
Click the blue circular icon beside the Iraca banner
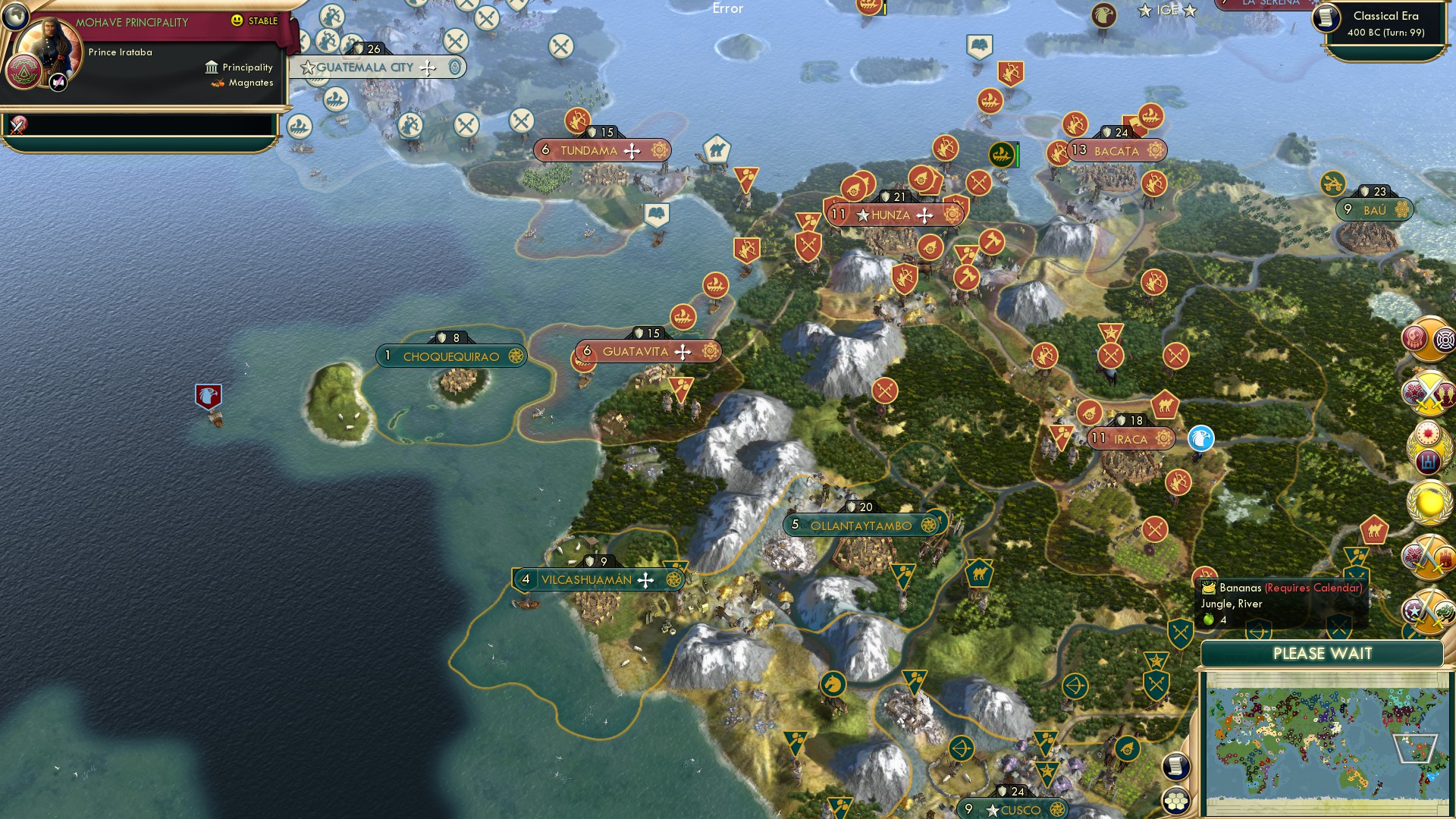[1200, 438]
